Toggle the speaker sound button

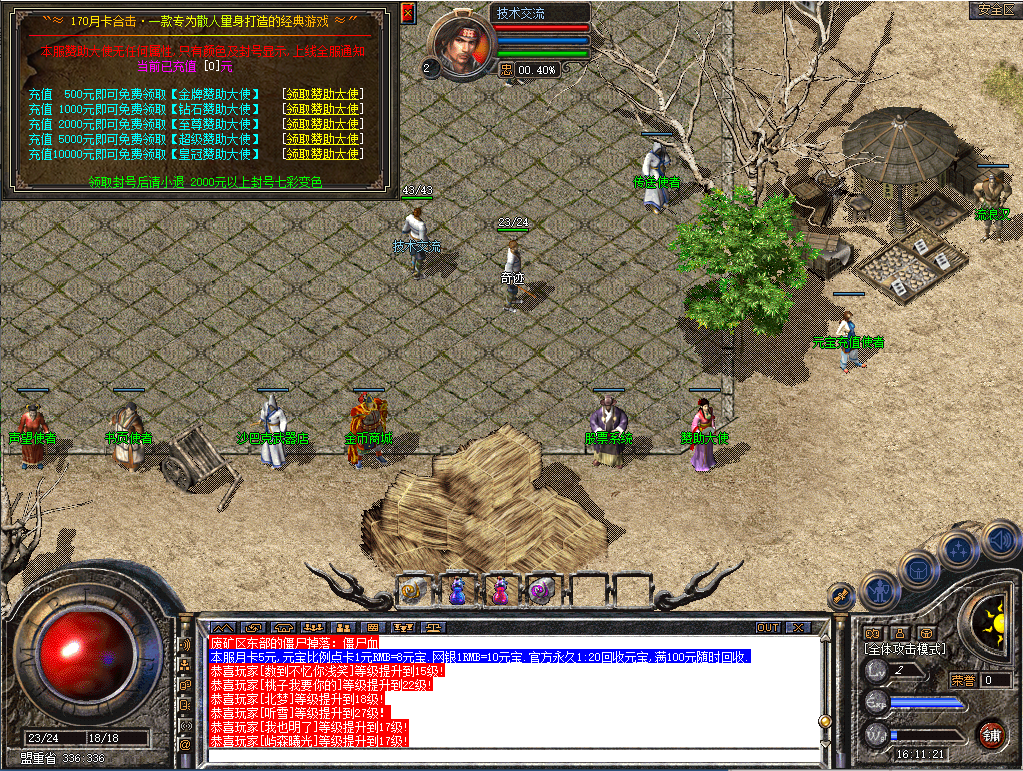pos(1002,541)
